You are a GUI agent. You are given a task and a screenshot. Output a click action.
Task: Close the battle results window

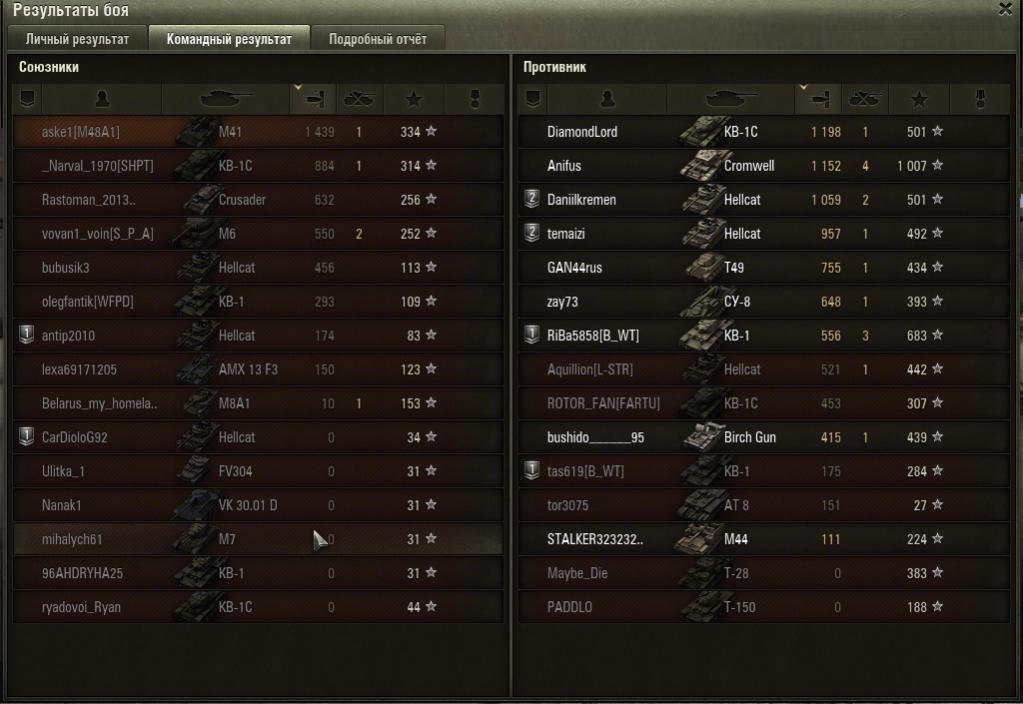click(x=1004, y=9)
